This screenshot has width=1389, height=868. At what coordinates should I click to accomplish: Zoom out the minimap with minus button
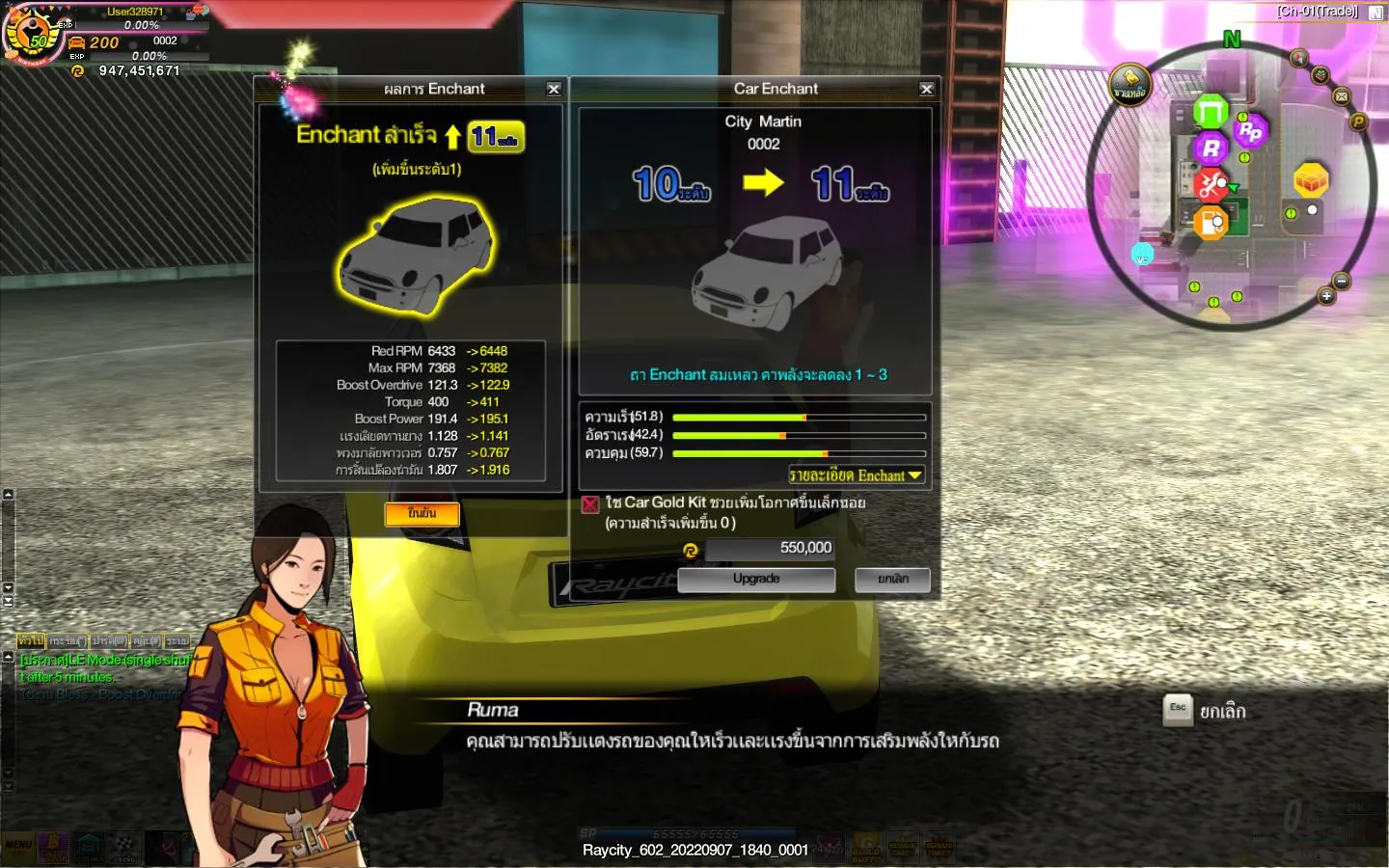pyautogui.click(x=1341, y=281)
